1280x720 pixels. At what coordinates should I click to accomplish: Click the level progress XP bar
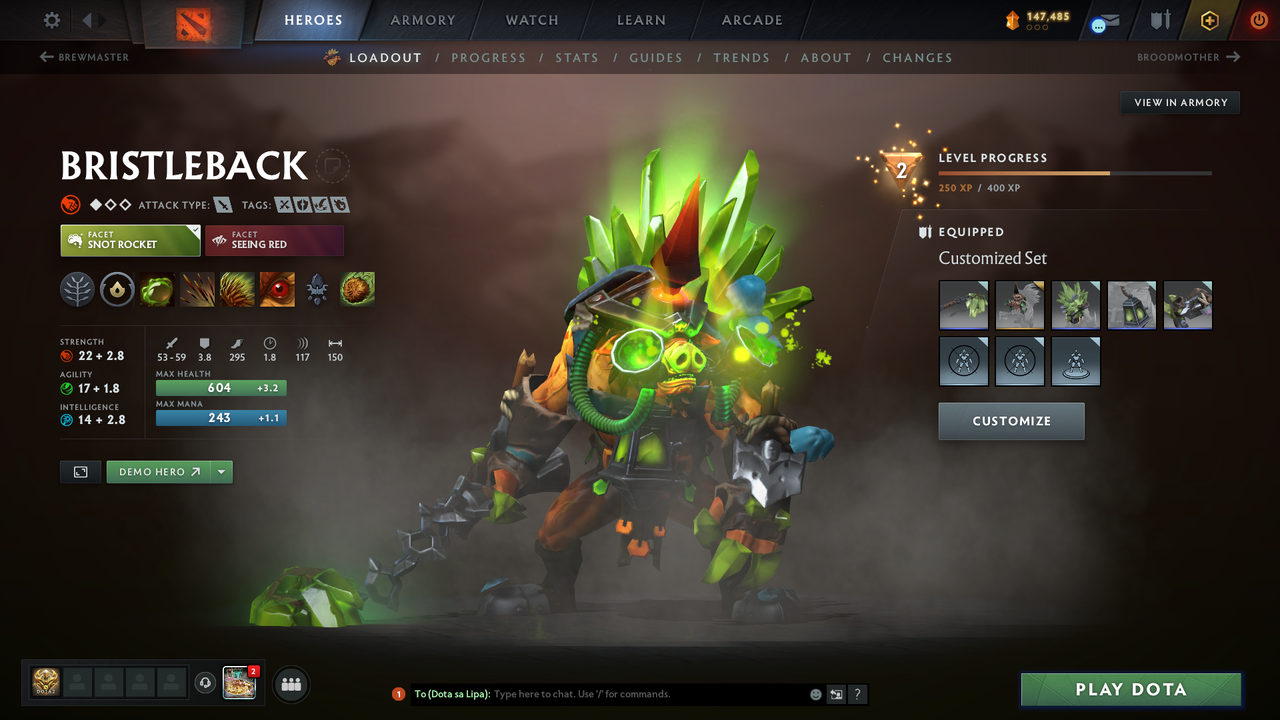tap(1075, 172)
